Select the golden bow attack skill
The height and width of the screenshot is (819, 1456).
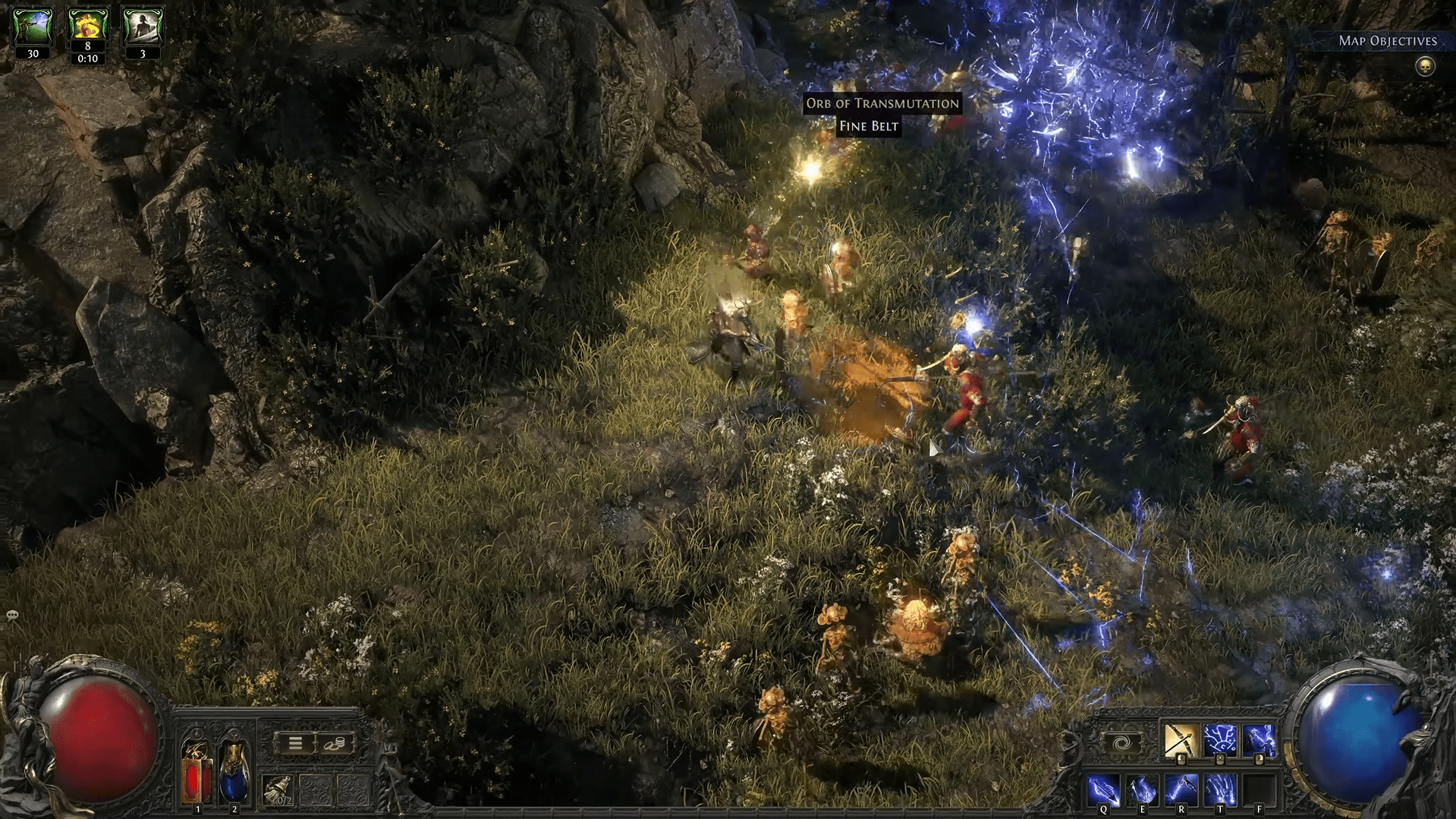click(x=1181, y=741)
